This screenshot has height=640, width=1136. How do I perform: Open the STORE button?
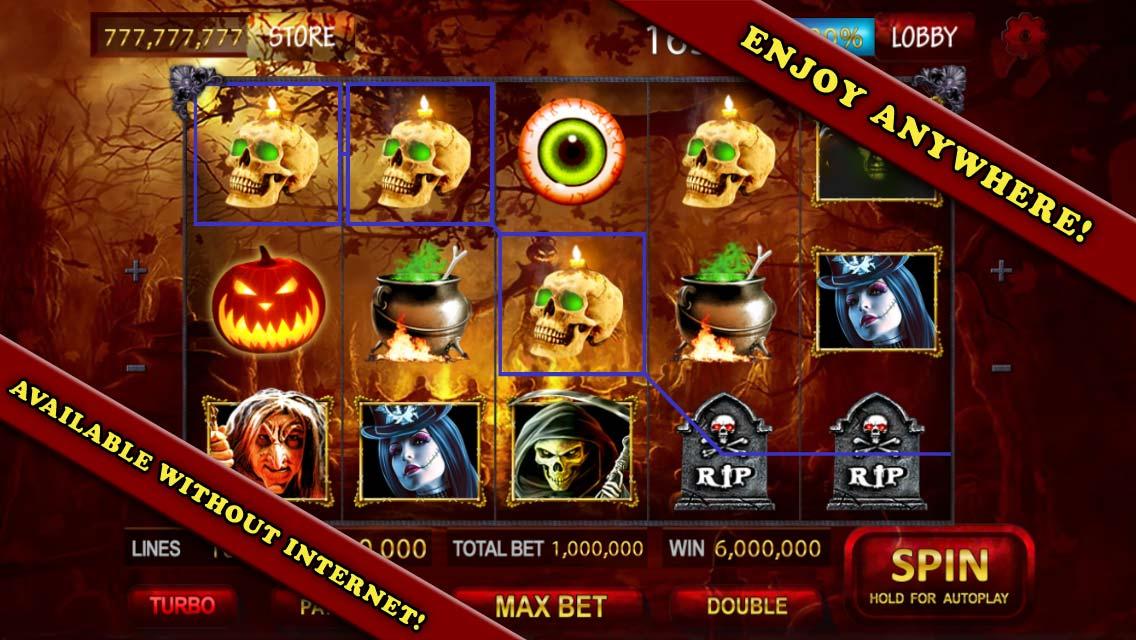point(301,37)
